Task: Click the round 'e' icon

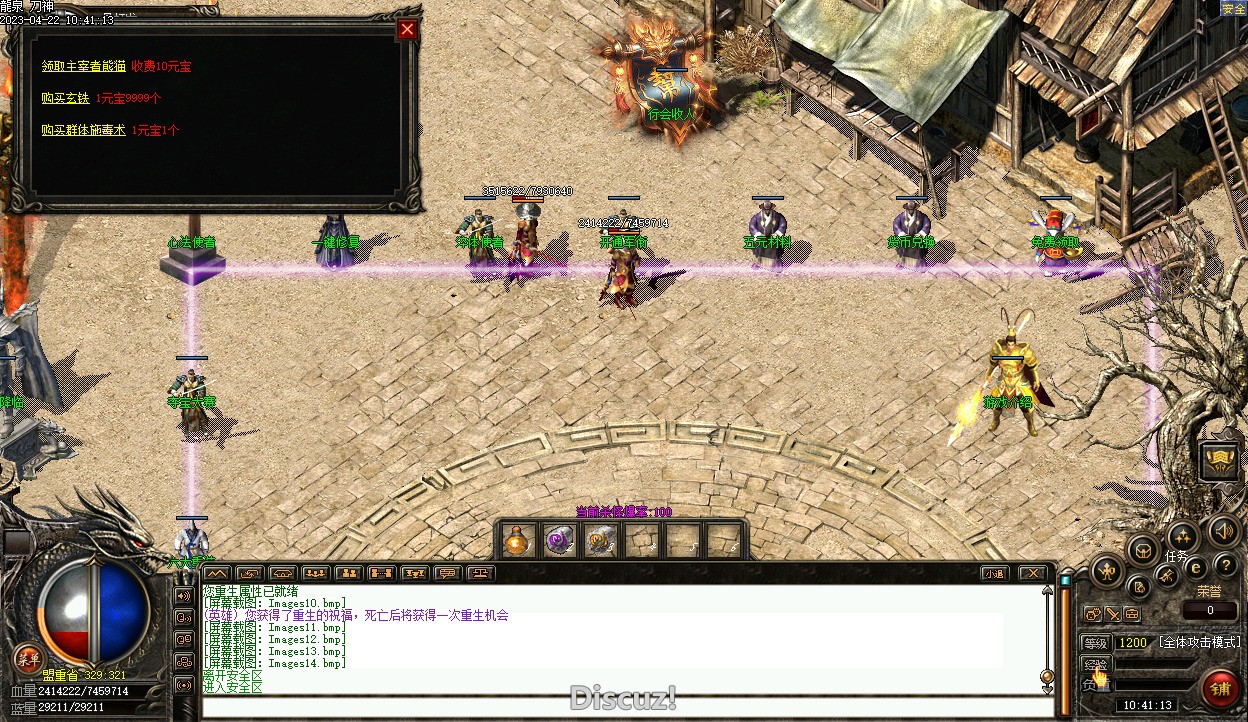Action: [1195, 567]
